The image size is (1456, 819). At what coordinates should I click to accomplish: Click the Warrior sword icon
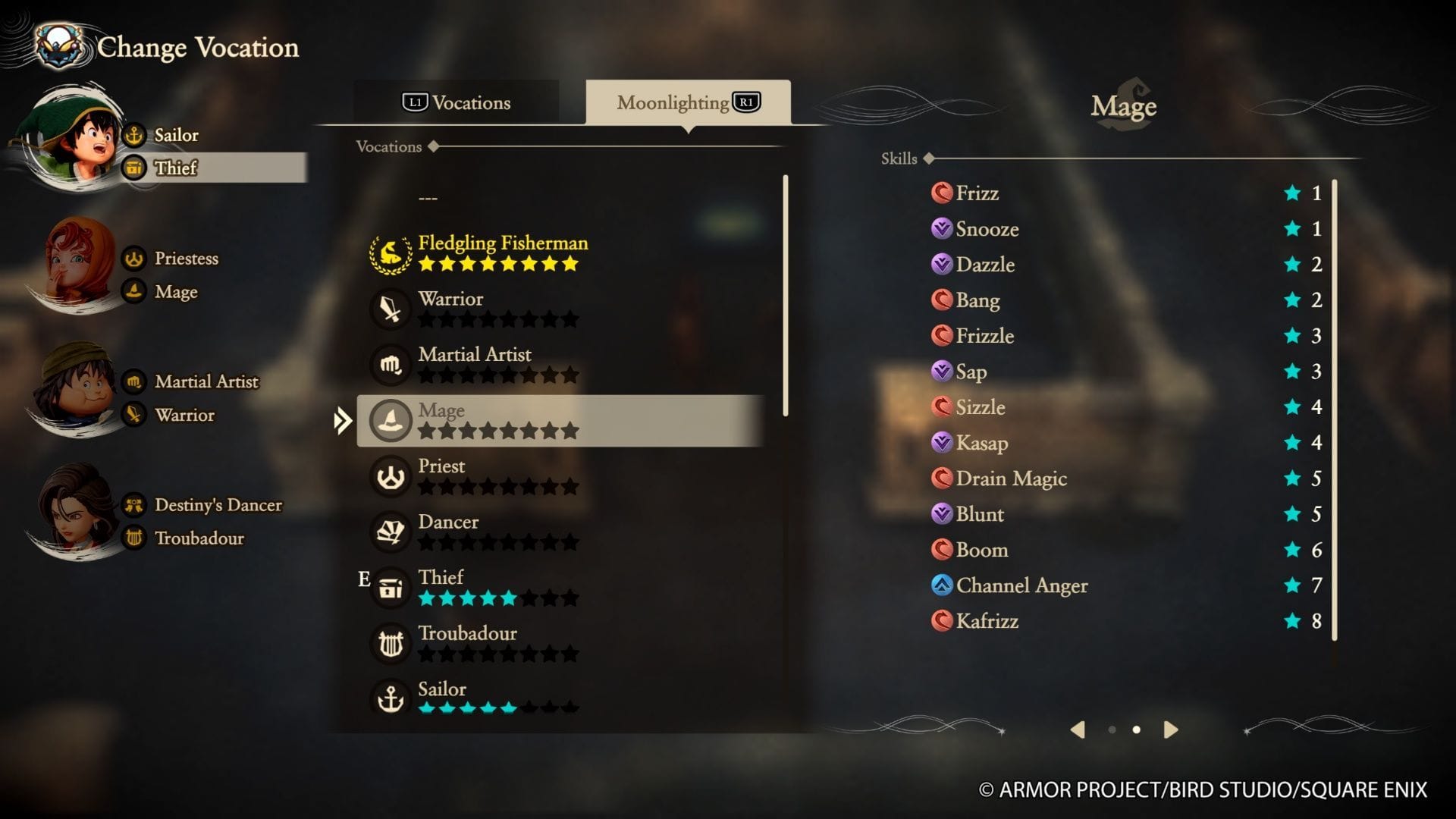pos(390,309)
